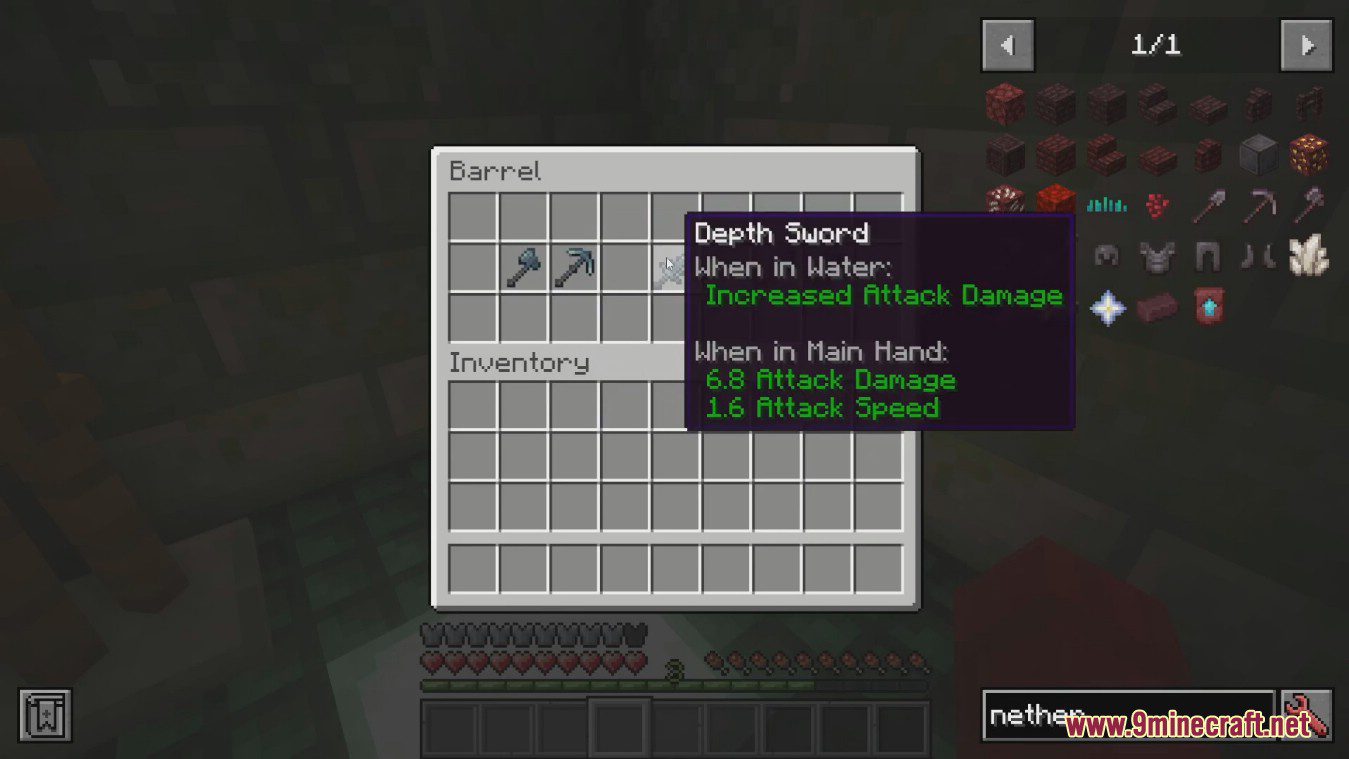Select the netherite boots icon
Viewport: 1349px width, 759px height.
1258,256
